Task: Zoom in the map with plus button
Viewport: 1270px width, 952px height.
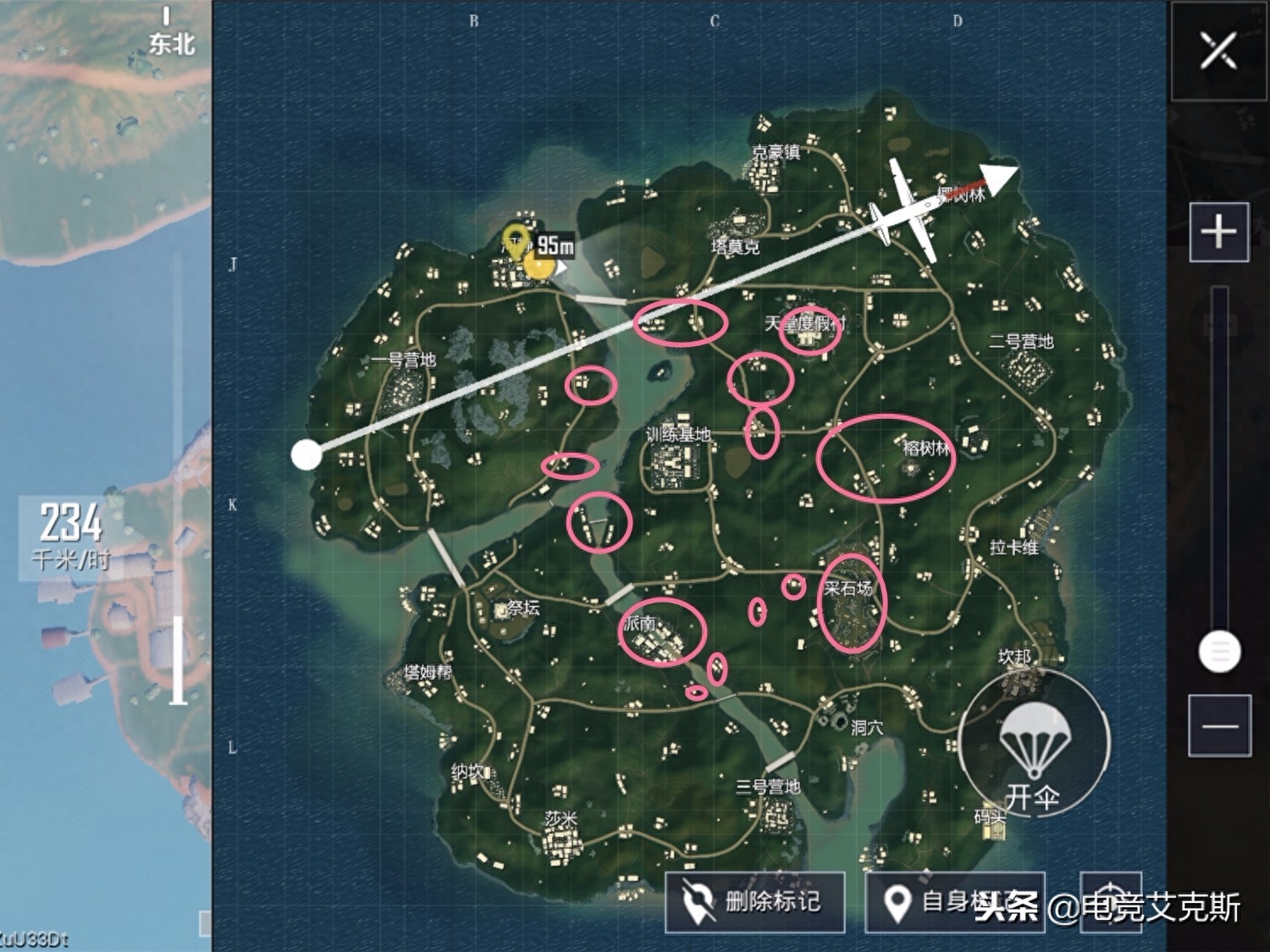Action: 1218,231
